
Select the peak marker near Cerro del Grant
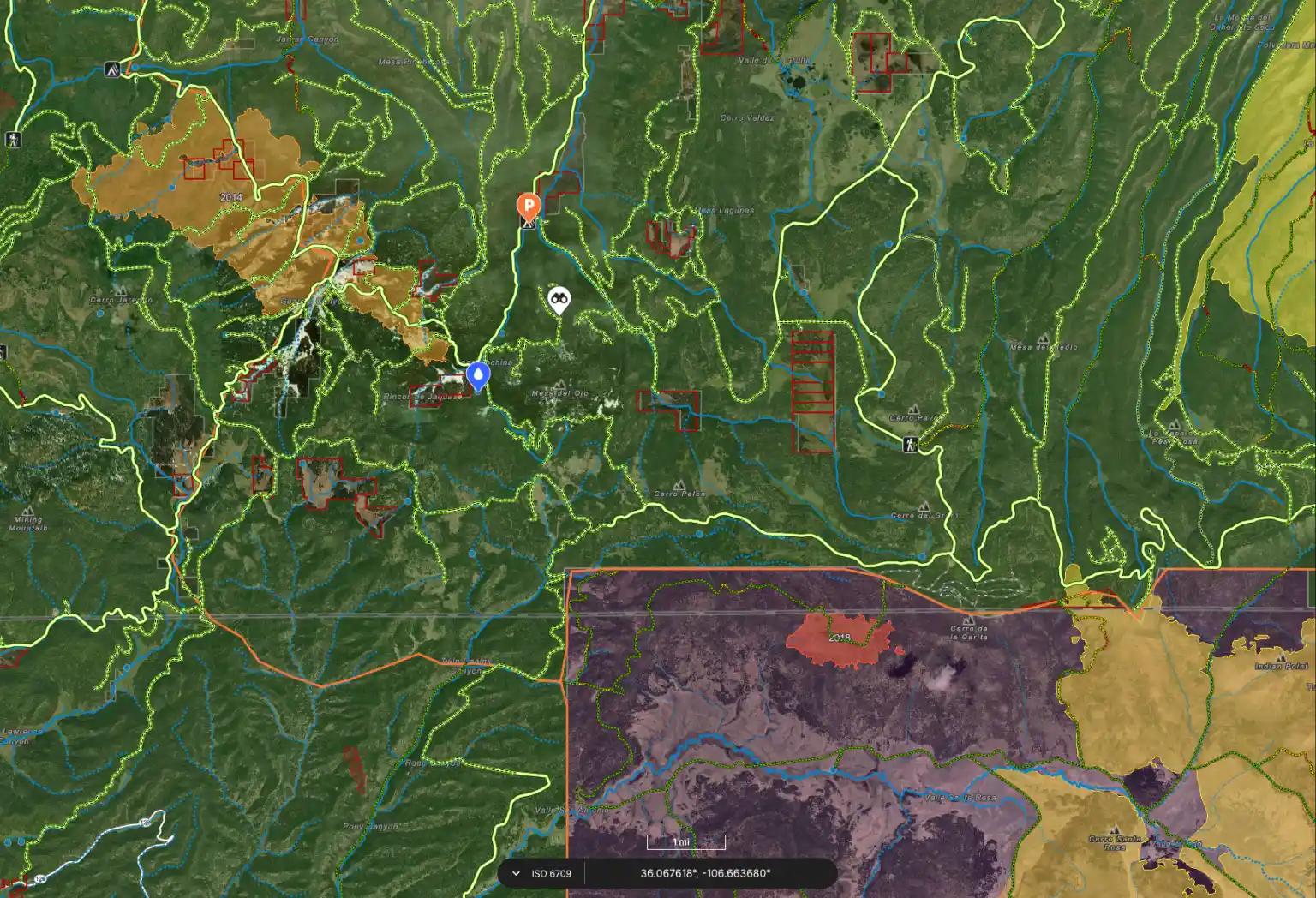[924, 506]
